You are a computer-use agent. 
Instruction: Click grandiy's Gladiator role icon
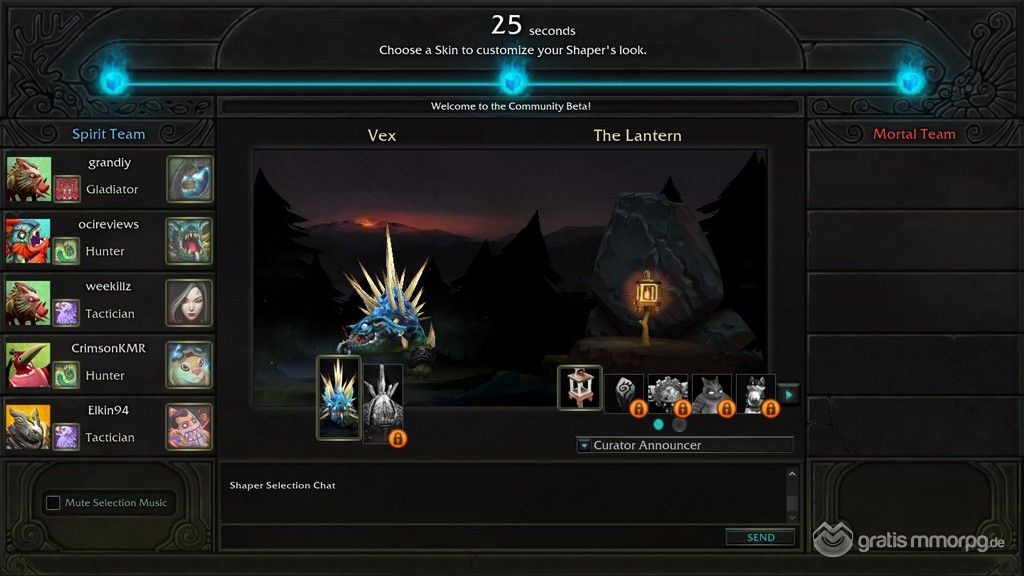(x=66, y=189)
